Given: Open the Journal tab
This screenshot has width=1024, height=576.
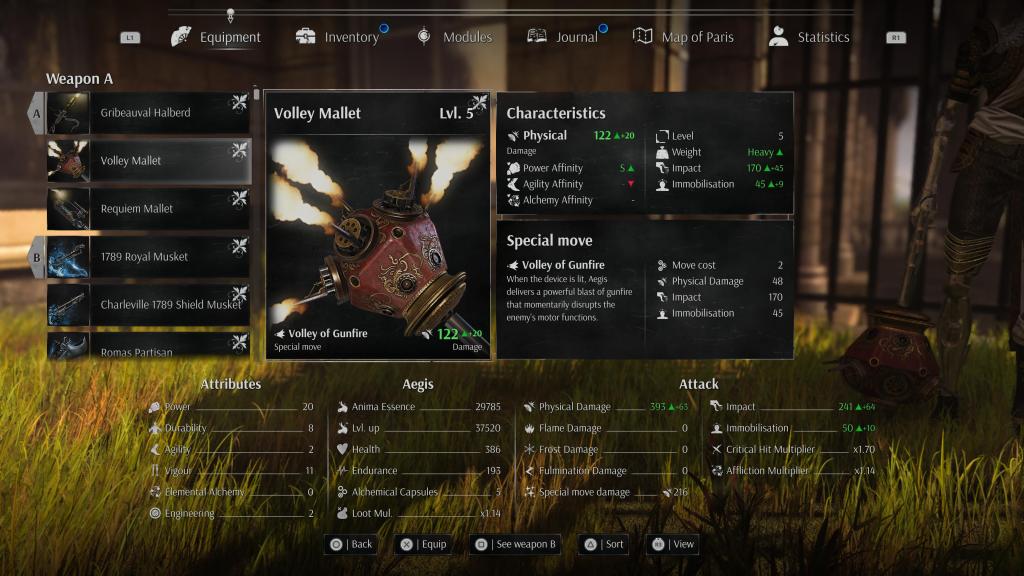Looking at the screenshot, I should click(563, 37).
